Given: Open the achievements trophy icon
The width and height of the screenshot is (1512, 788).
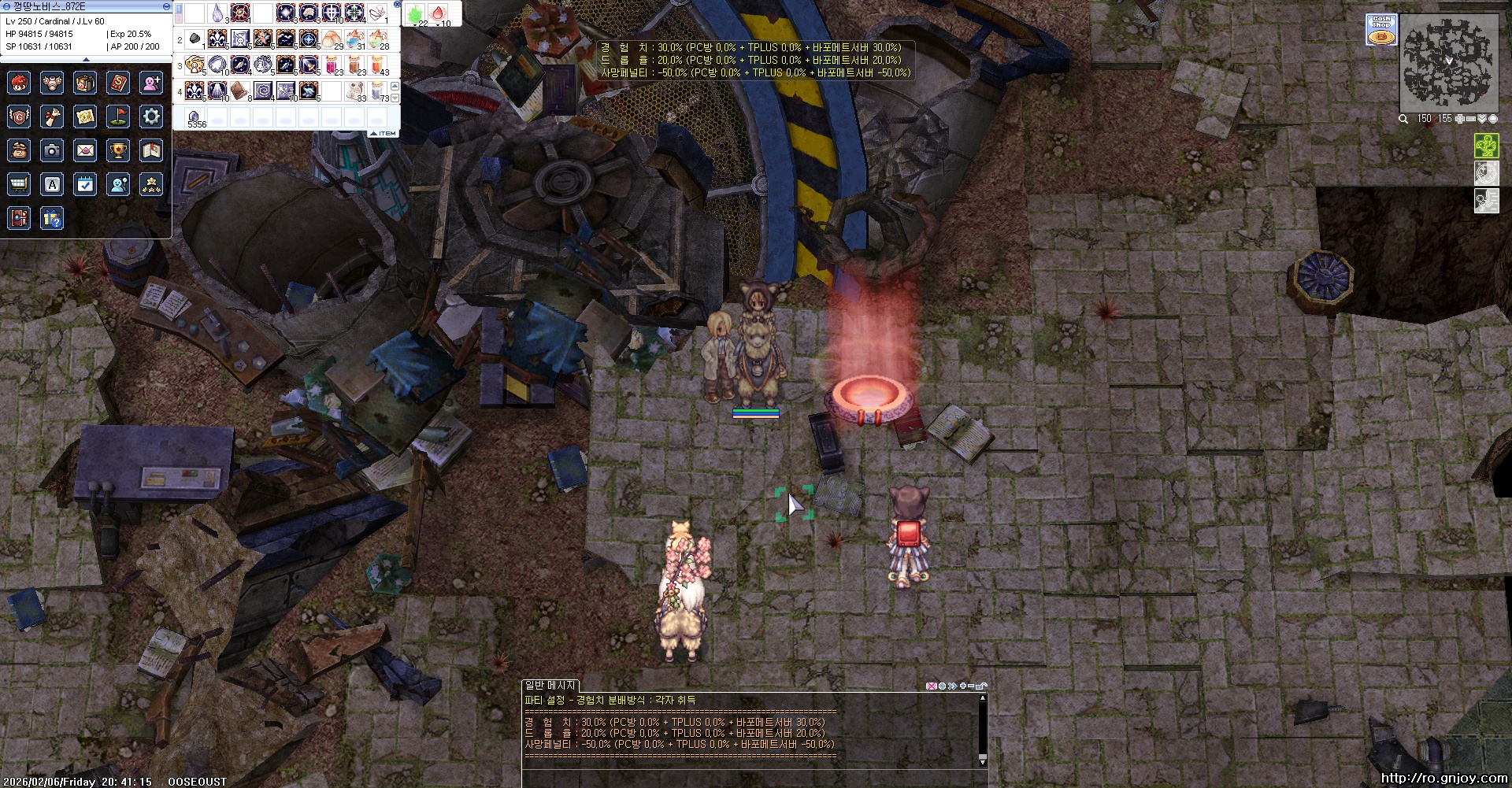Looking at the screenshot, I should click(118, 150).
